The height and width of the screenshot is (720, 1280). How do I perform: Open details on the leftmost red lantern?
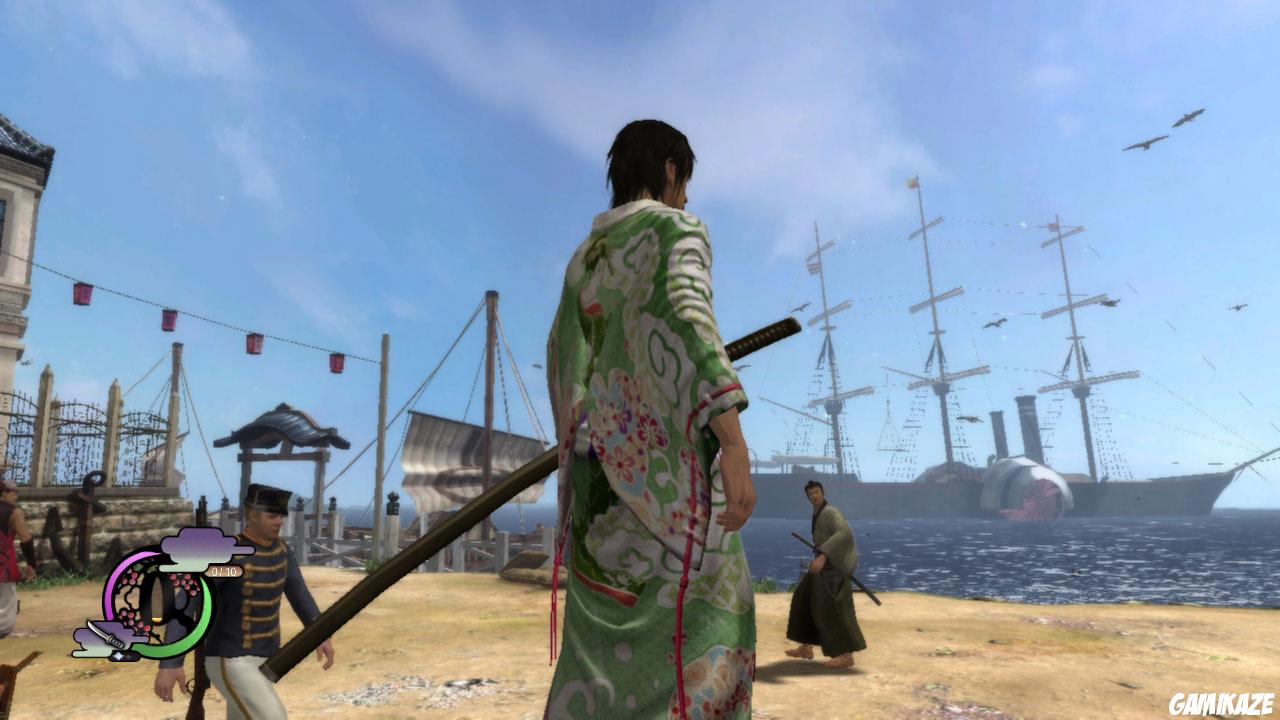coord(80,295)
